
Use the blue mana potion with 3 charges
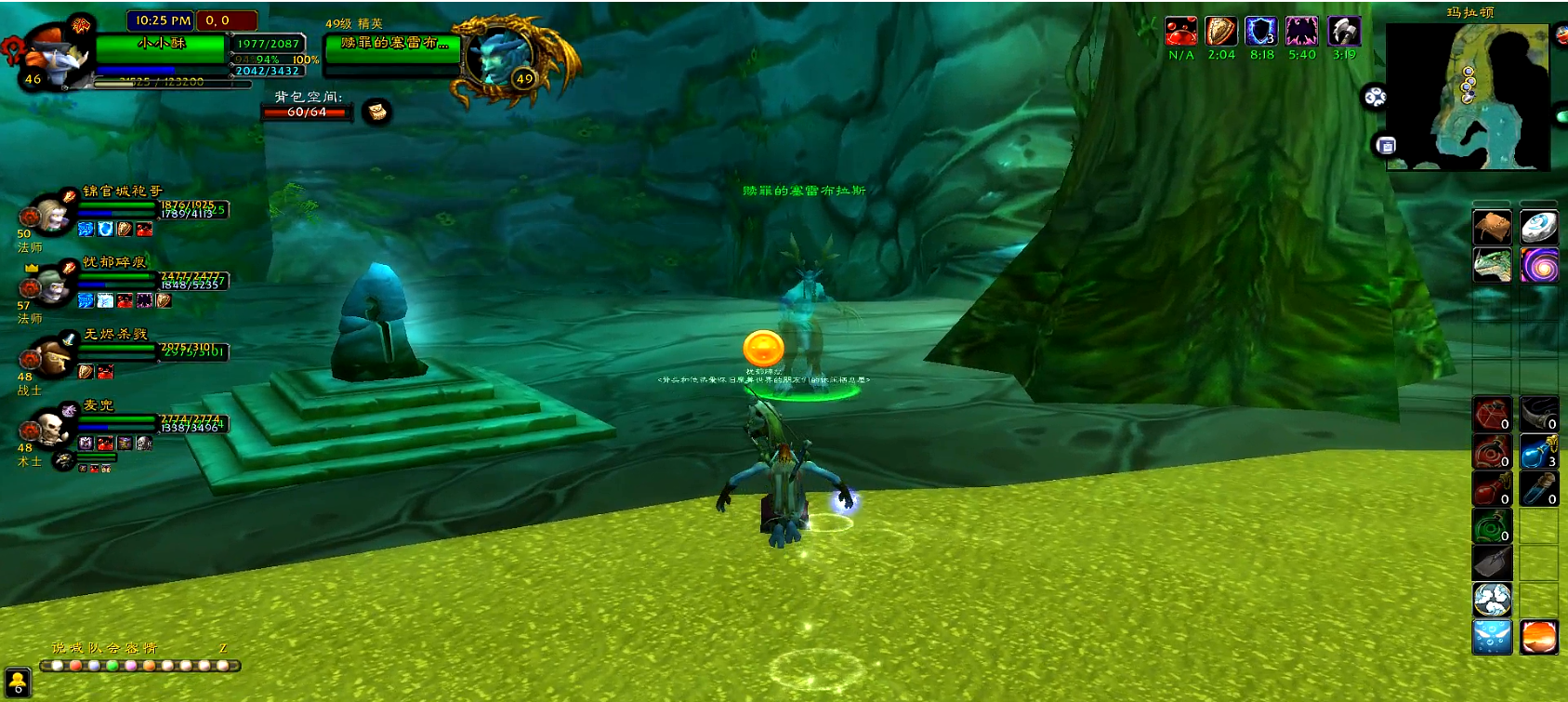tap(1538, 452)
